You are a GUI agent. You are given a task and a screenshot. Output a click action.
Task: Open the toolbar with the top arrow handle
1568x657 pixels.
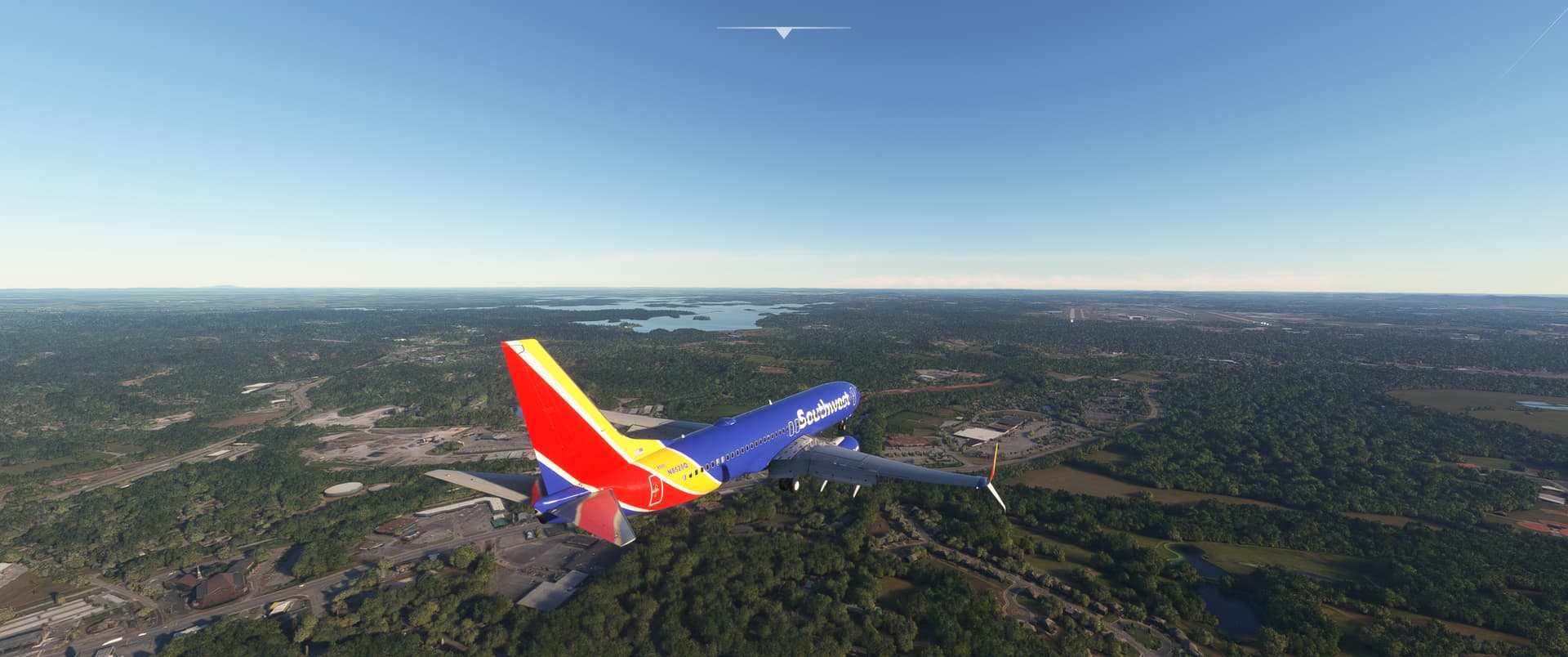(x=784, y=33)
